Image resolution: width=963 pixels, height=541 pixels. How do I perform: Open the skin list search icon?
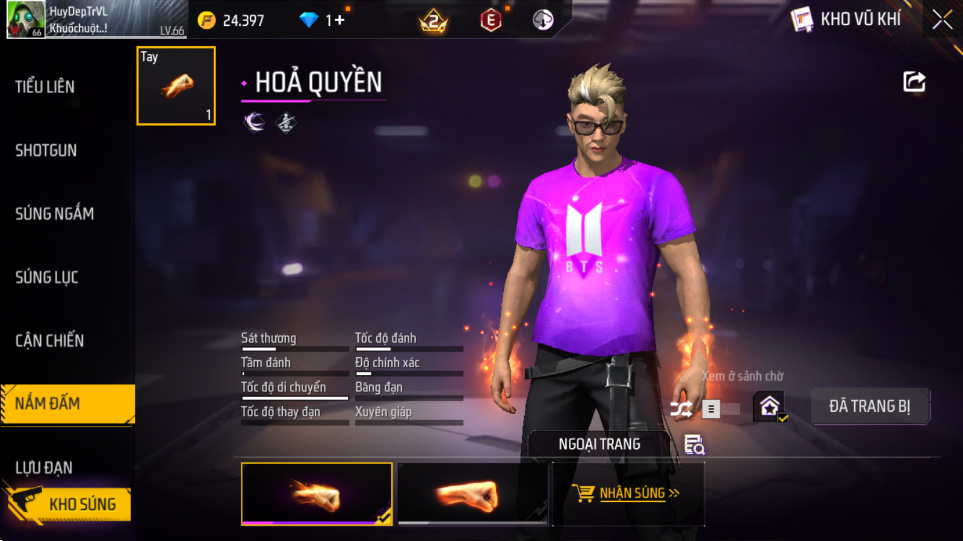[694, 445]
